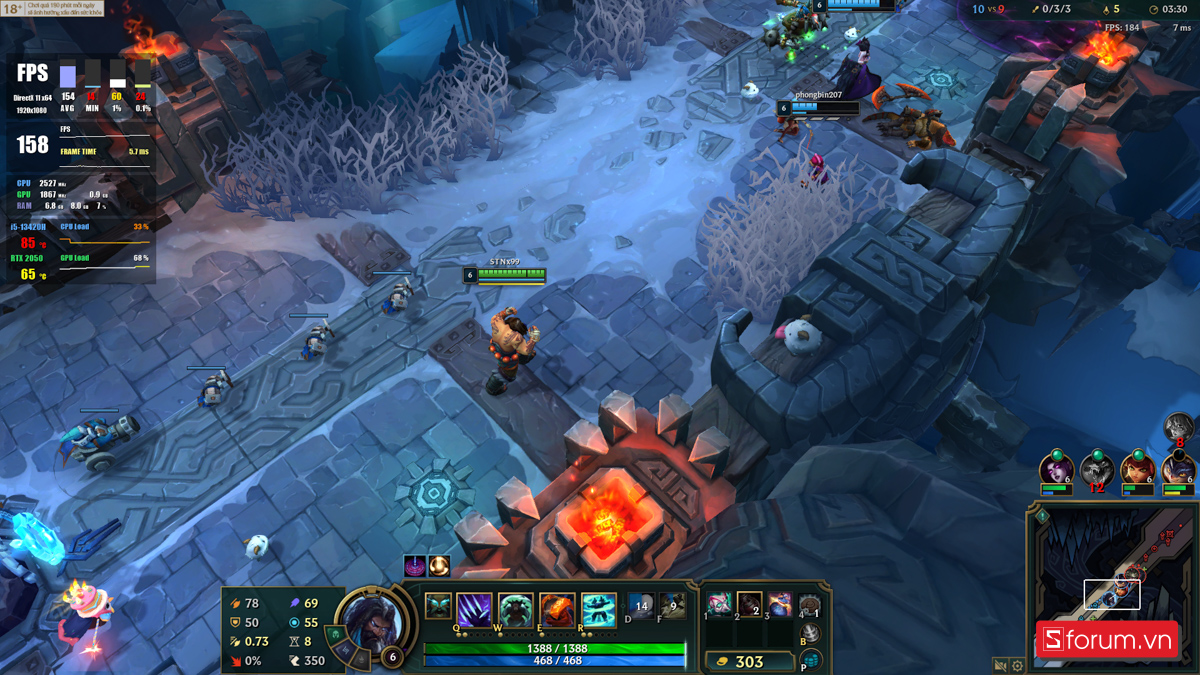Screen dimensions: 1200x675
Task: Cast the D summoner spell
Action: tap(641, 606)
